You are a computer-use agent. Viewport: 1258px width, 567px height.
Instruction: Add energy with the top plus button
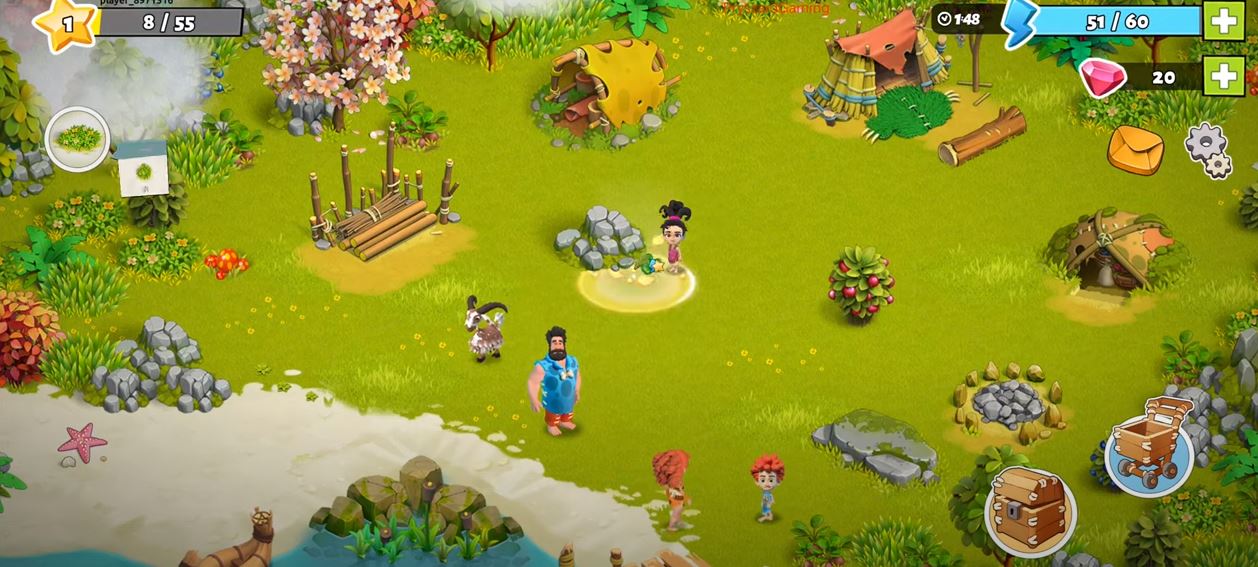click(x=1223, y=21)
